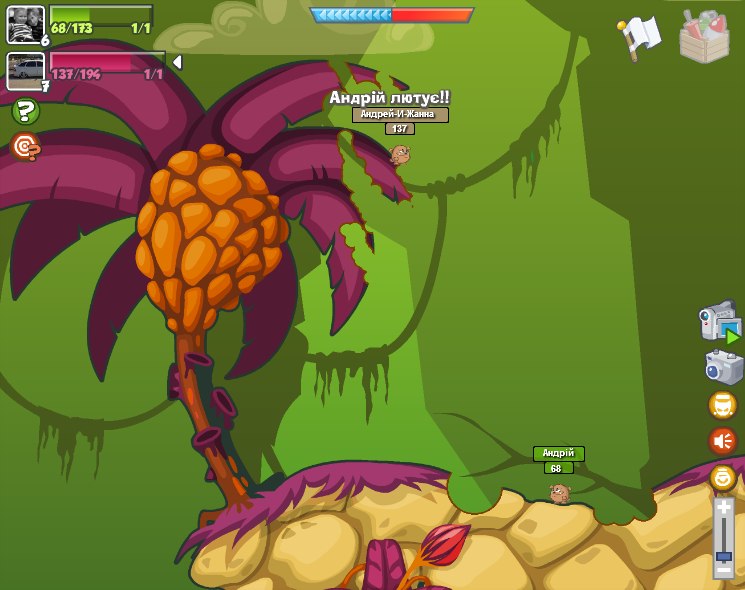Open the weapons crate
Viewport: 745px width, 590px height.
tap(704, 36)
